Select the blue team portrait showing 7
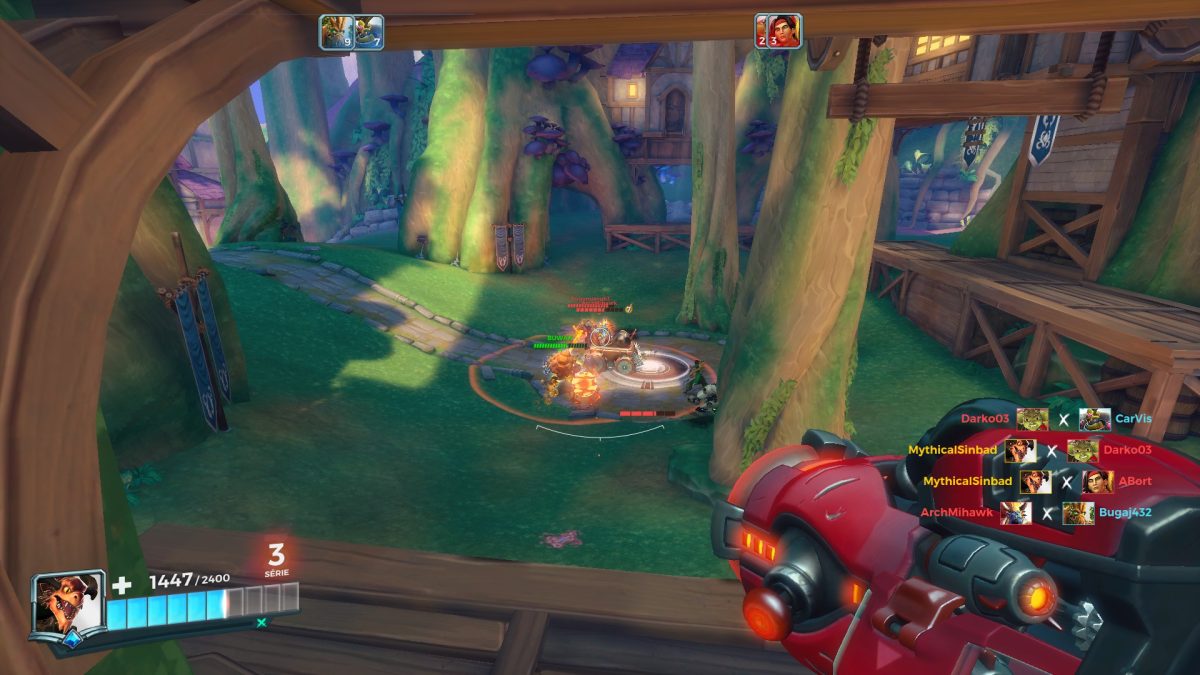 pos(369,31)
